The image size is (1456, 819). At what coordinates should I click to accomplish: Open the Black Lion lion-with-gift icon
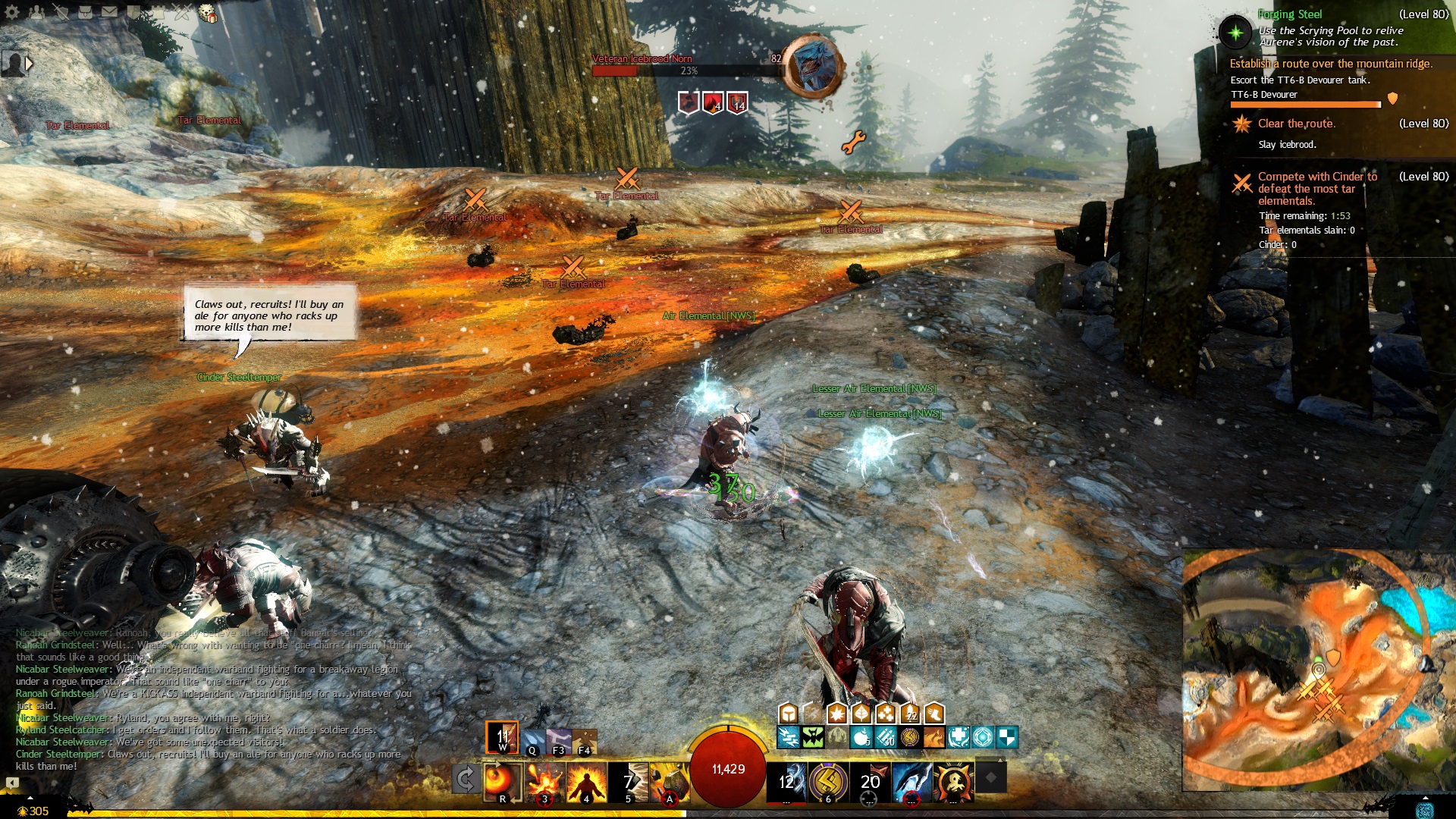pyautogui.click(x=207, y=13)
